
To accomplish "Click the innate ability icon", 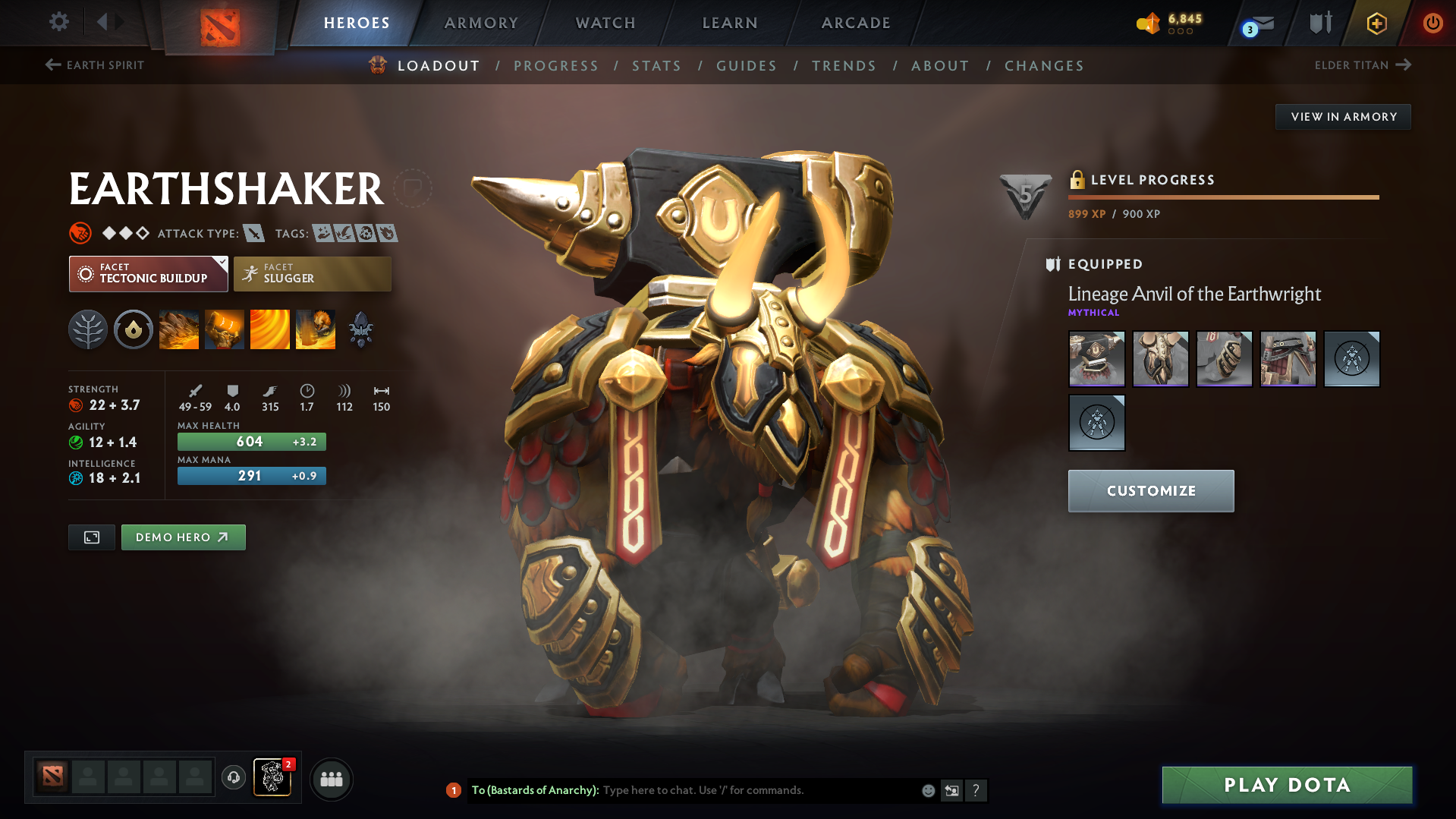I will [134, 329].
